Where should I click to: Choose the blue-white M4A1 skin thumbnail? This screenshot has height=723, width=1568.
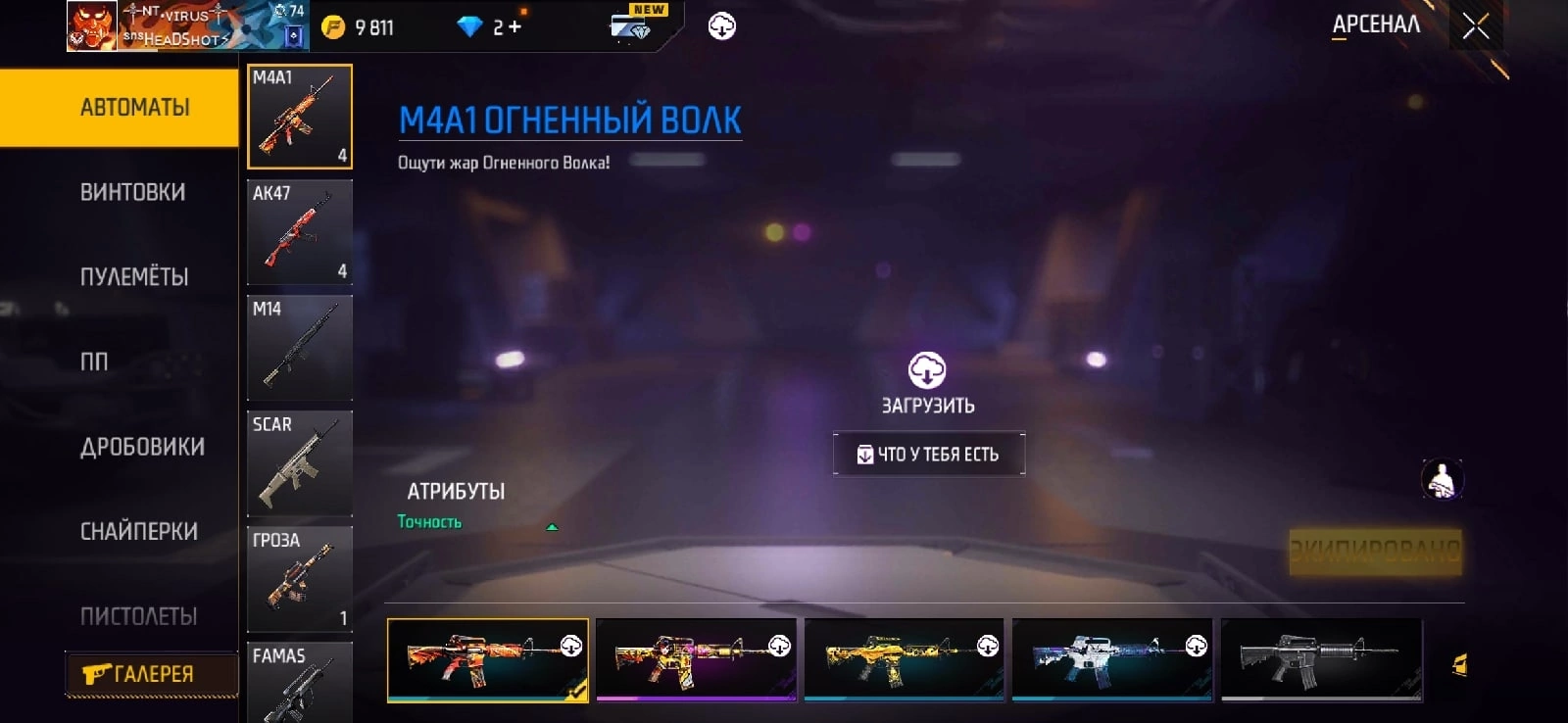(x=1112, y=659)
